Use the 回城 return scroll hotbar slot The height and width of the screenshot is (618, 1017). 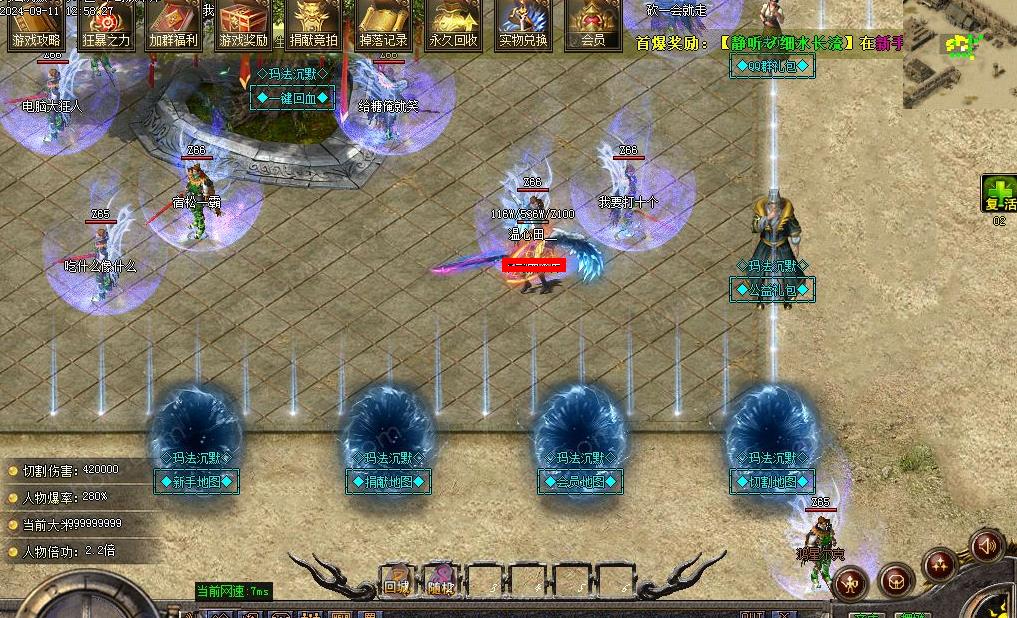click(397, 581)
